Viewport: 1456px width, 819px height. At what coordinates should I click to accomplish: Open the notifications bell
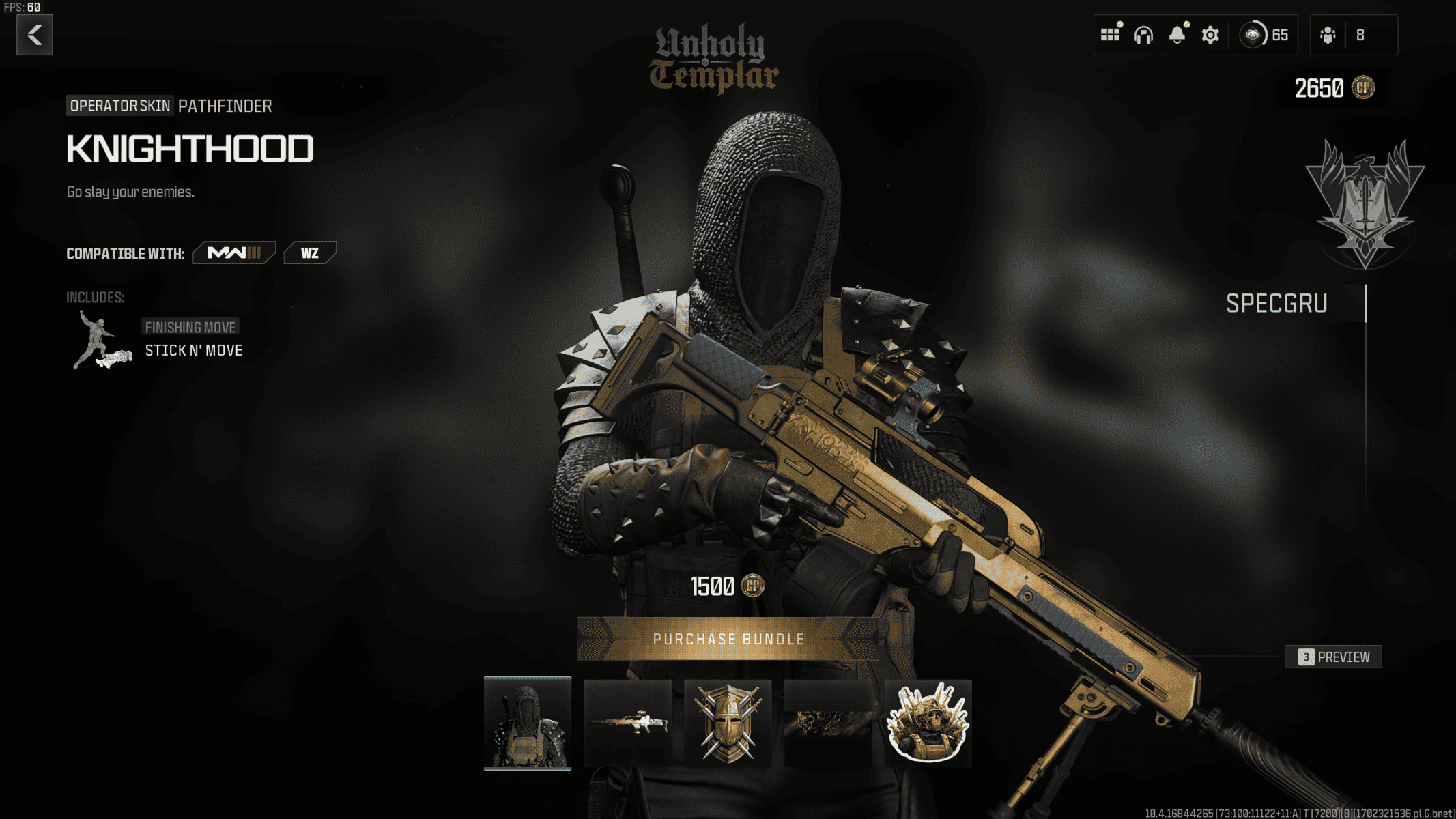[1176, 35]
